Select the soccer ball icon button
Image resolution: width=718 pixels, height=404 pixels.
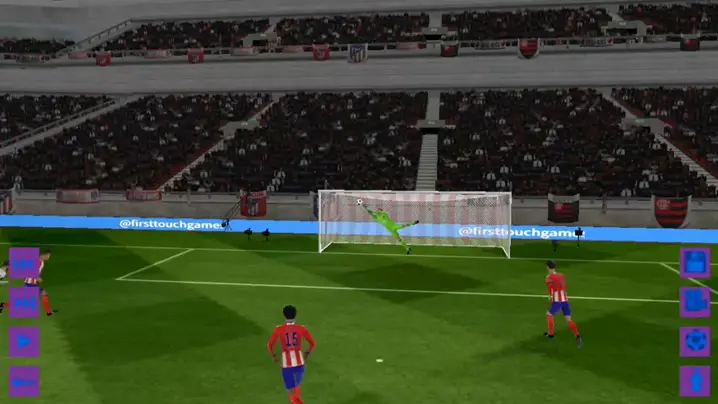tap(694, 342)
